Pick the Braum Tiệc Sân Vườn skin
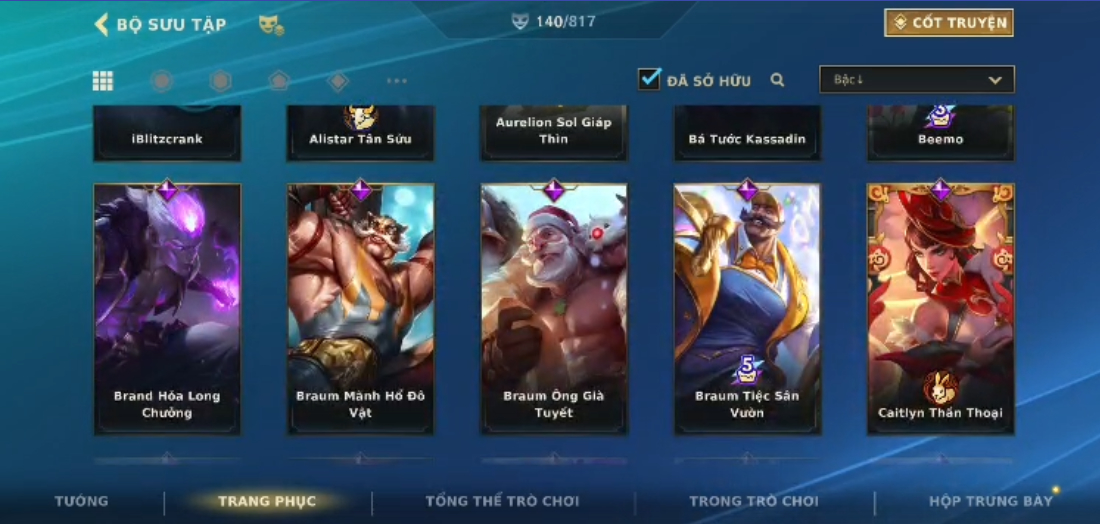 [747, 308]
